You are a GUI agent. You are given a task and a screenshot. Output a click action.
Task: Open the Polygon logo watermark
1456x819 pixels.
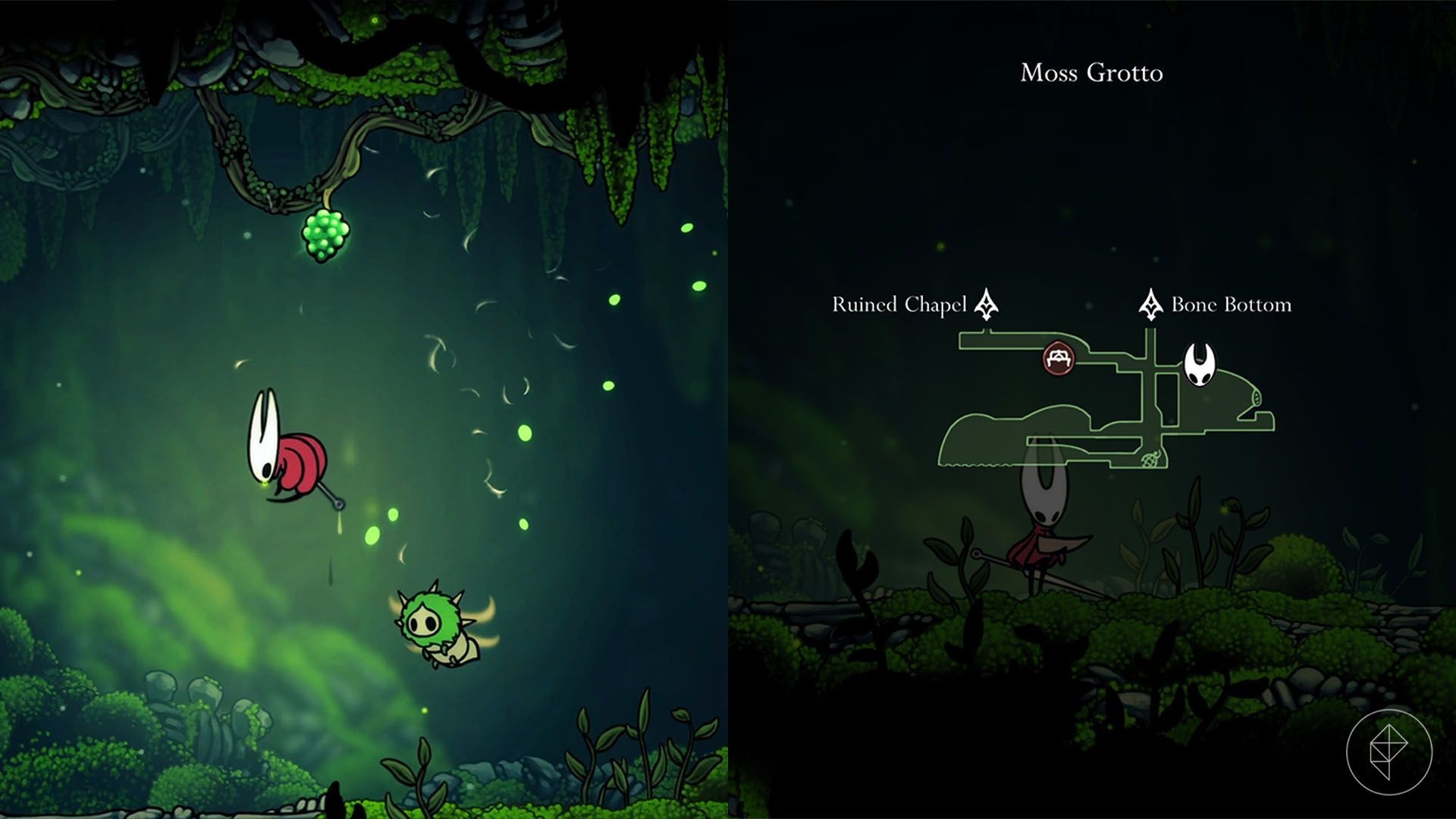[x=1389, y=752]
